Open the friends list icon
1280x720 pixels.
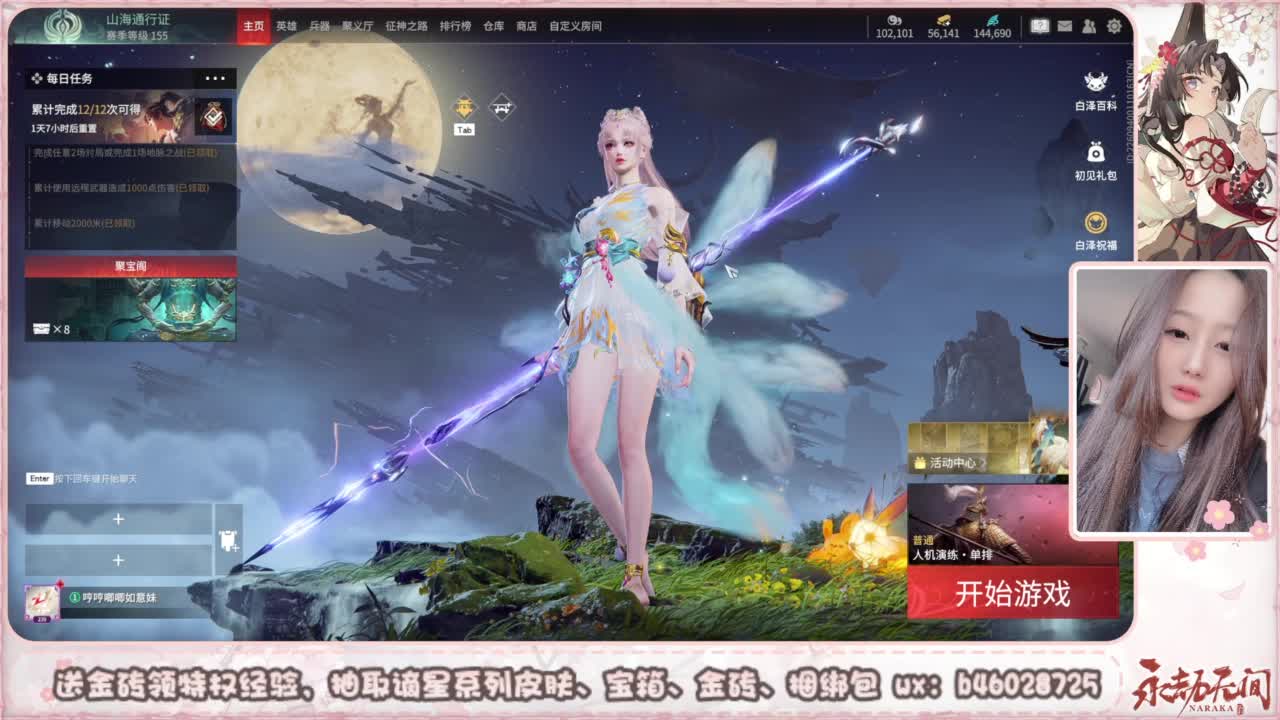[1088, 25]
